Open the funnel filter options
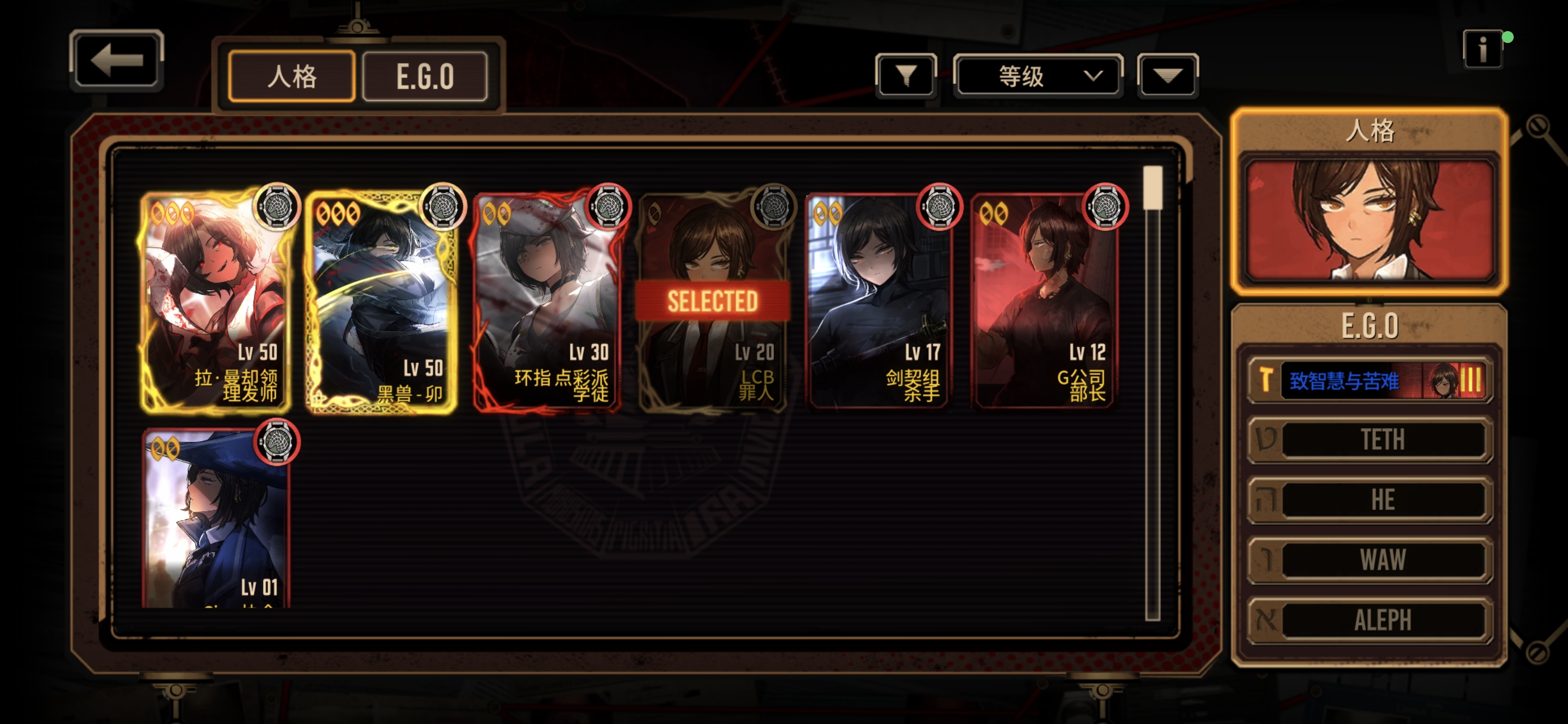1568x724 pixels. click(x=906, y=75)
